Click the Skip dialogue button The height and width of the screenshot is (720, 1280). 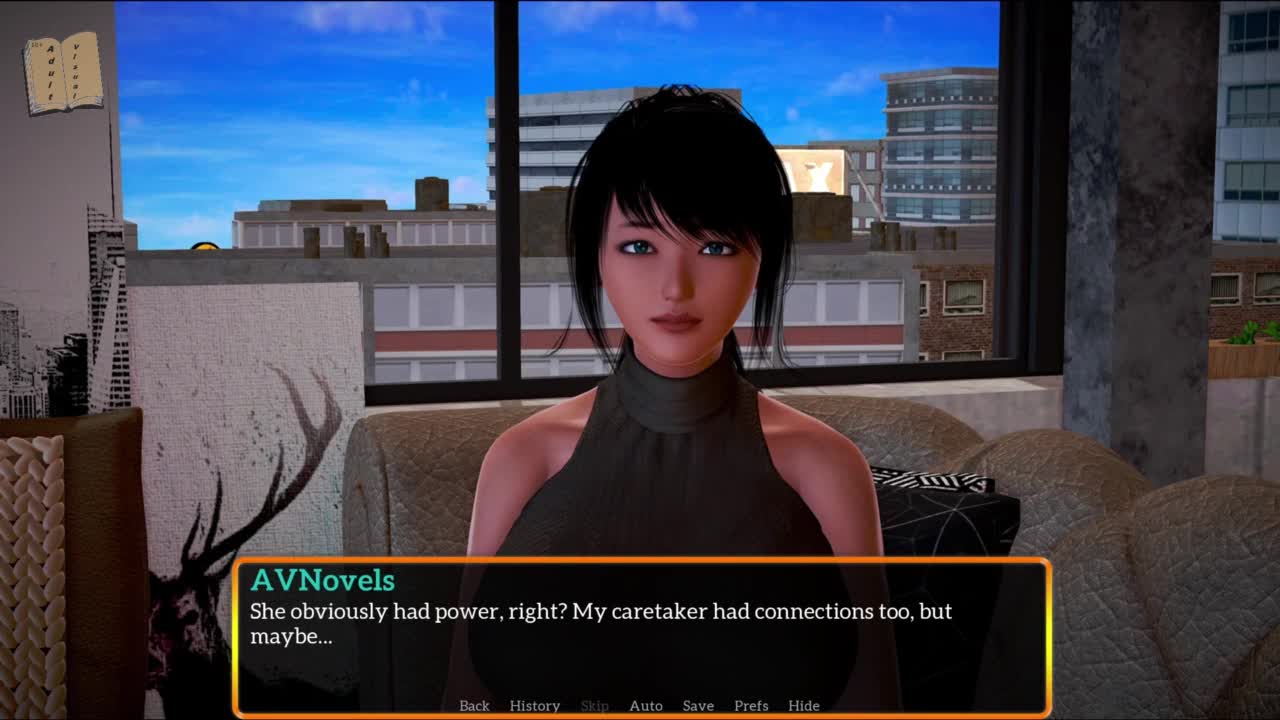click(x=594, y=705)
